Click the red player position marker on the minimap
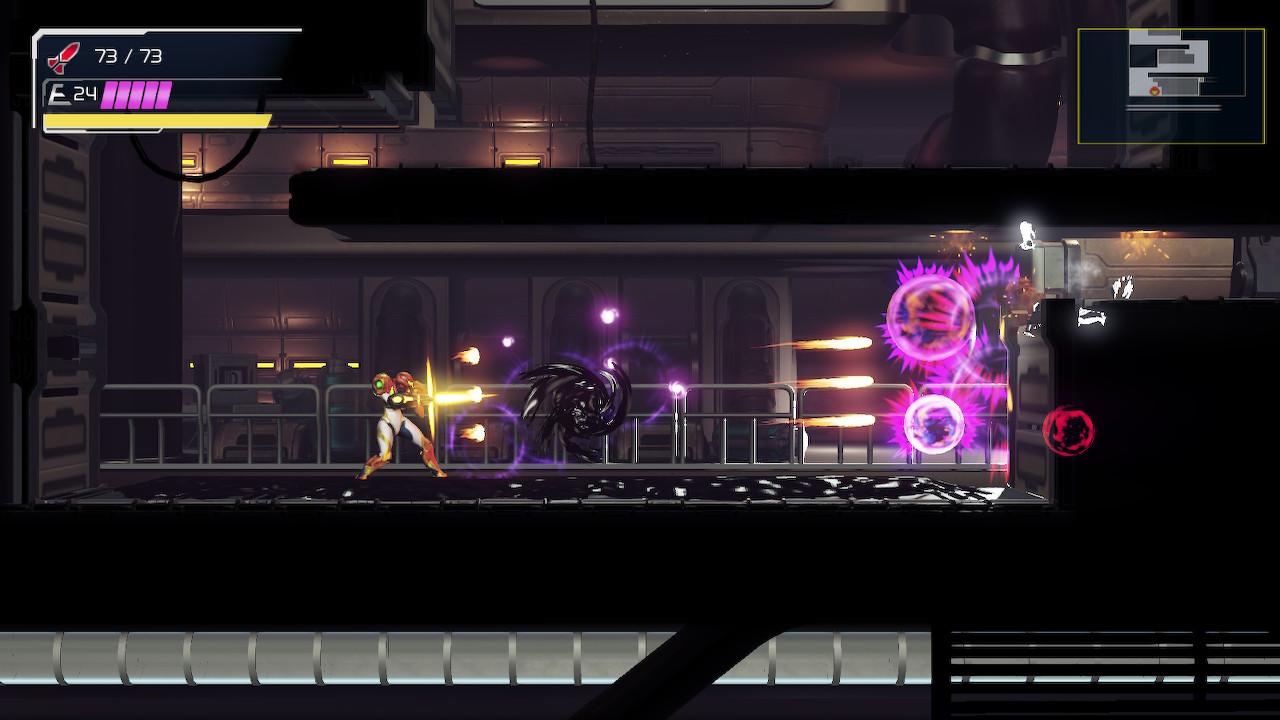Viewport: 1280px width, 720px height. click(1154, 91)
